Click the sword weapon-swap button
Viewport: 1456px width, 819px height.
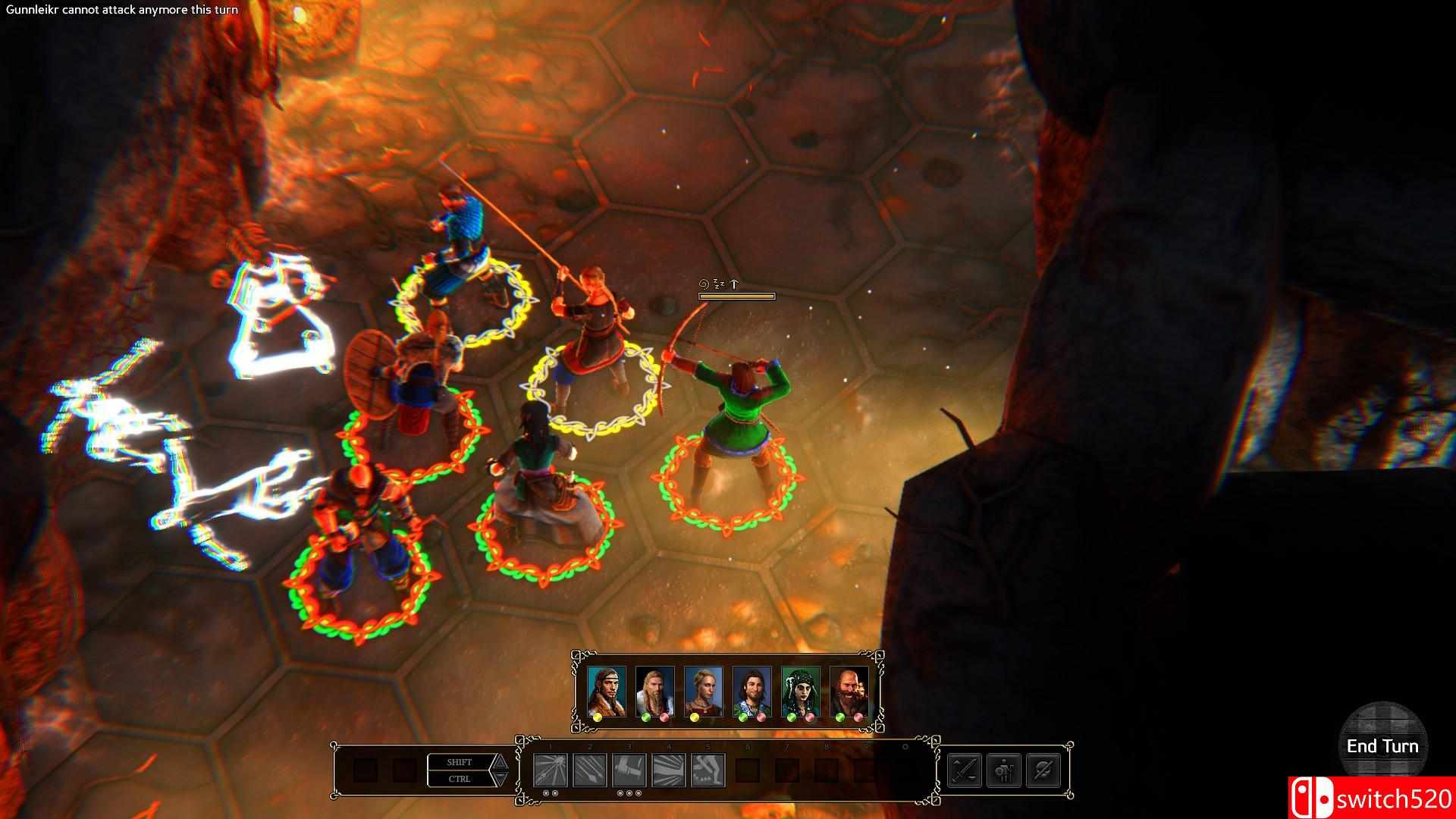click(x=965, y=770)
